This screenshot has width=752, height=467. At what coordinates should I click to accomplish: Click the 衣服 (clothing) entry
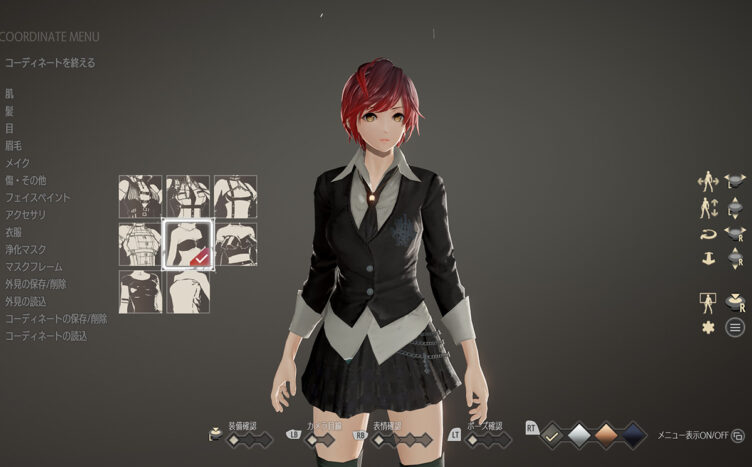click(x=14, y=232)
